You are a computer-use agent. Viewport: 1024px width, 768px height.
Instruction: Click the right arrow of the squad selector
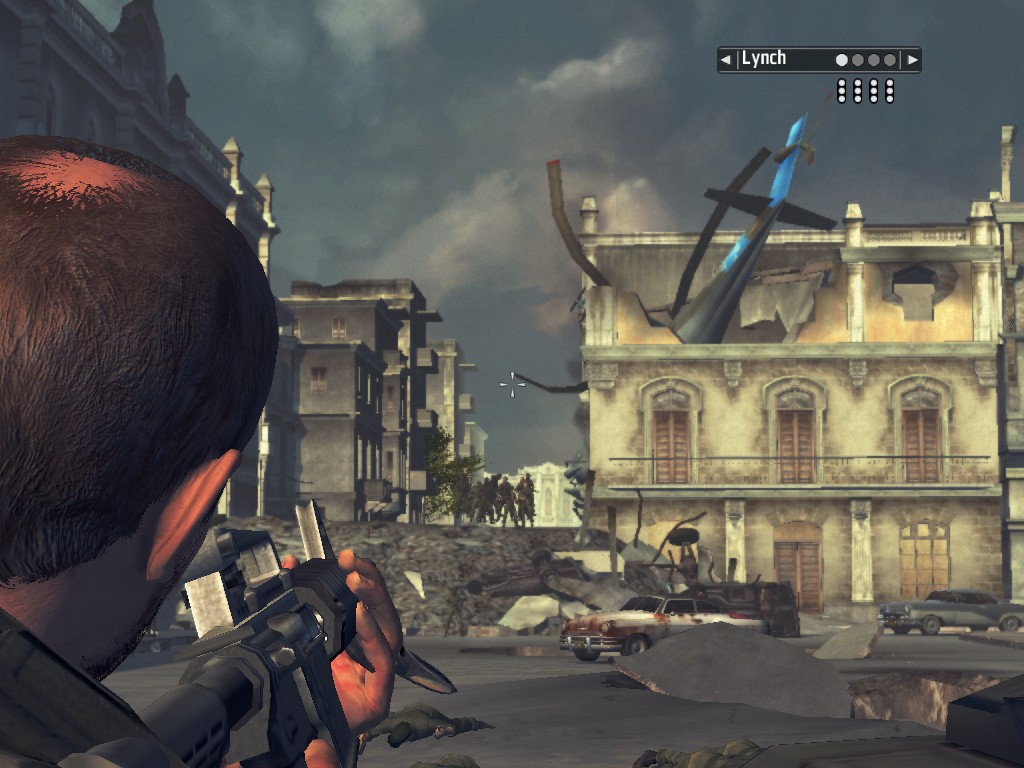(911, 60)
